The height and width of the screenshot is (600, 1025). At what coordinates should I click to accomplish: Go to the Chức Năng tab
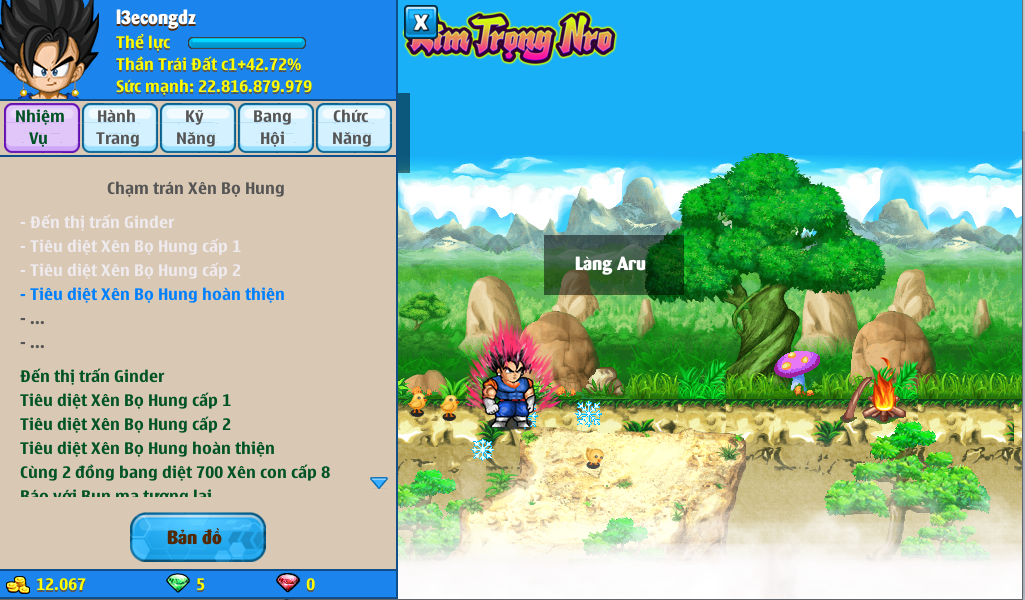(352, 127)
